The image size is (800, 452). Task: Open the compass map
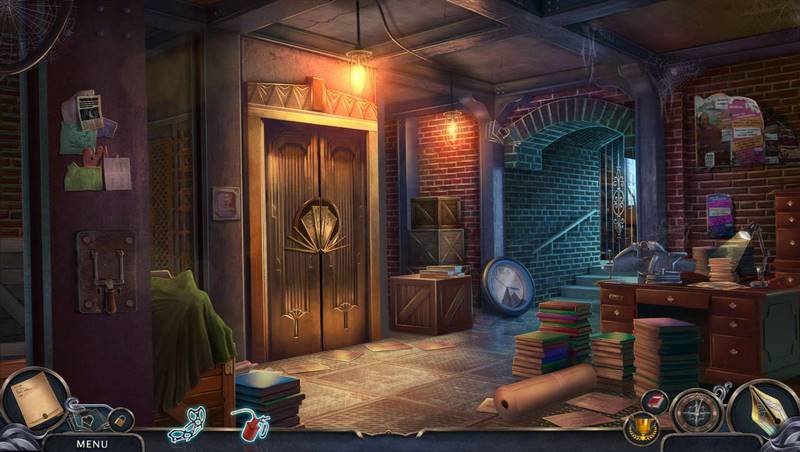click(696, 410)
